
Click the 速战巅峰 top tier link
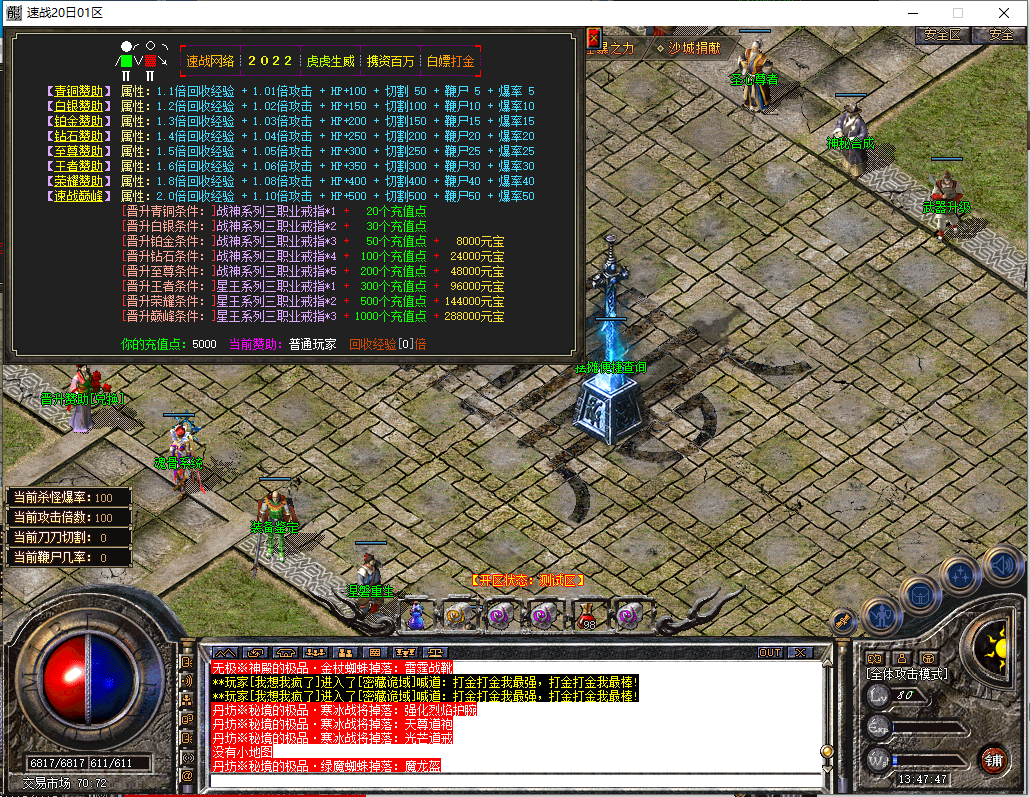click(x=77, y=196)
